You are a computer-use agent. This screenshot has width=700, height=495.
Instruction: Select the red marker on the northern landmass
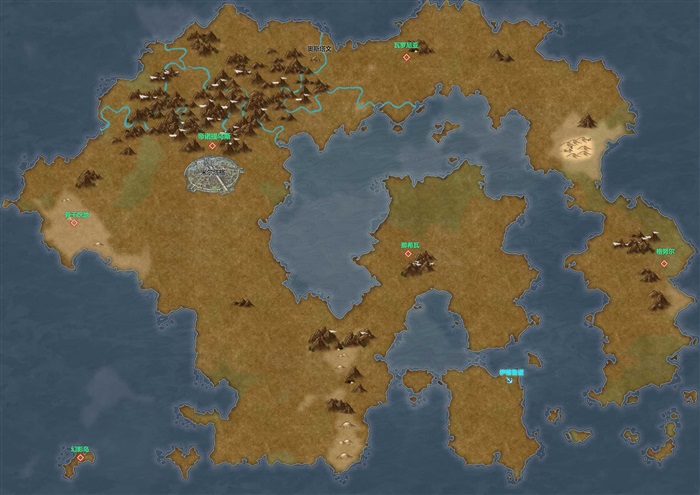pyautogui.click(x=406, y=57)
